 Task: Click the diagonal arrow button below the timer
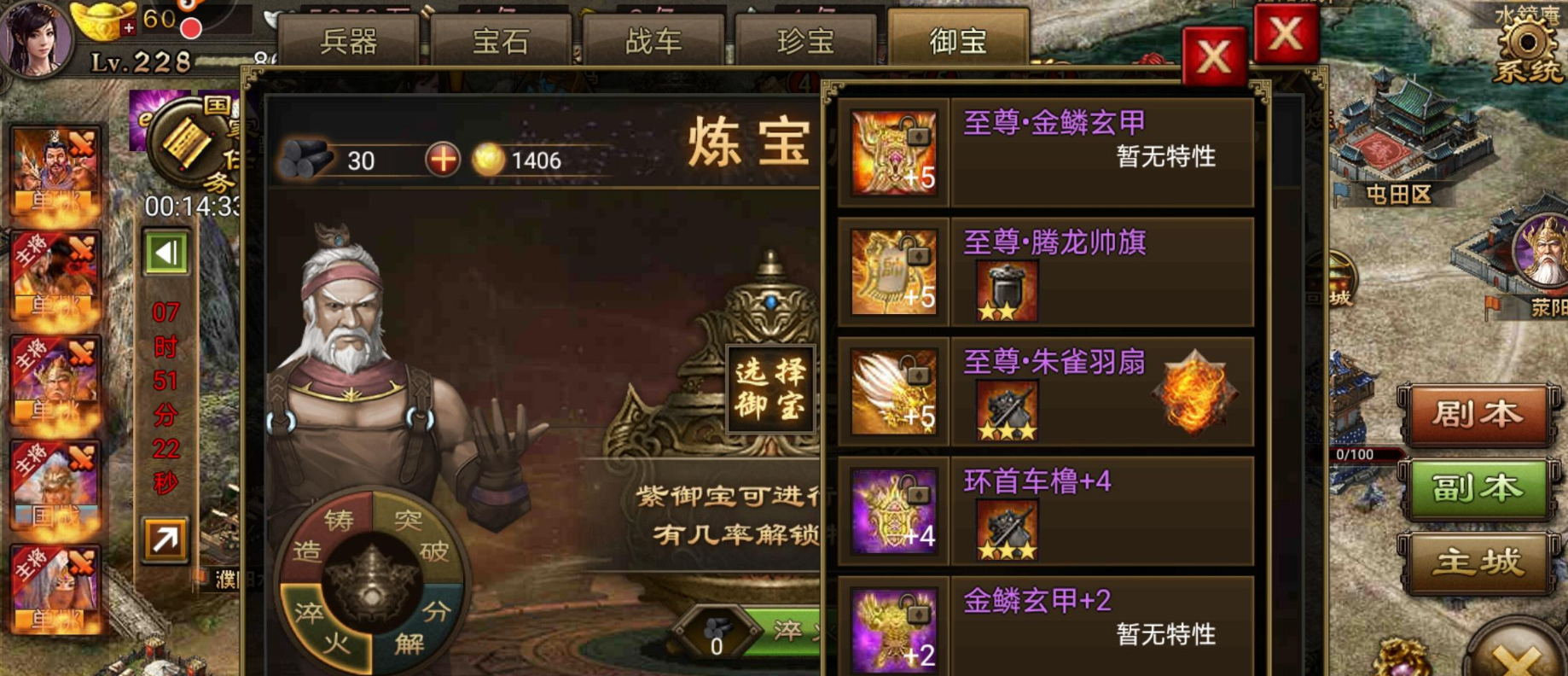(166, 540)
